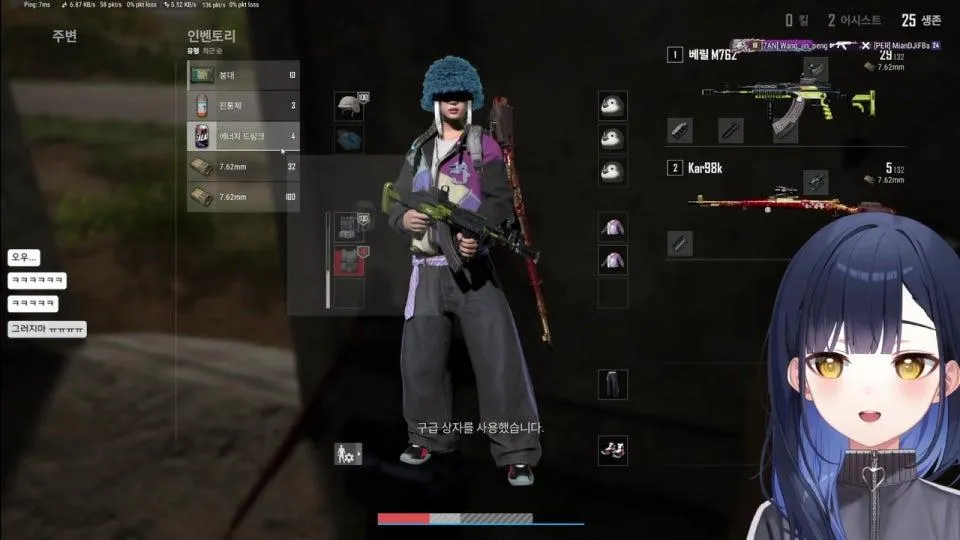
Task: Click the equipped helmet slot
Action: pyautogui.click(x=348, y=106)
